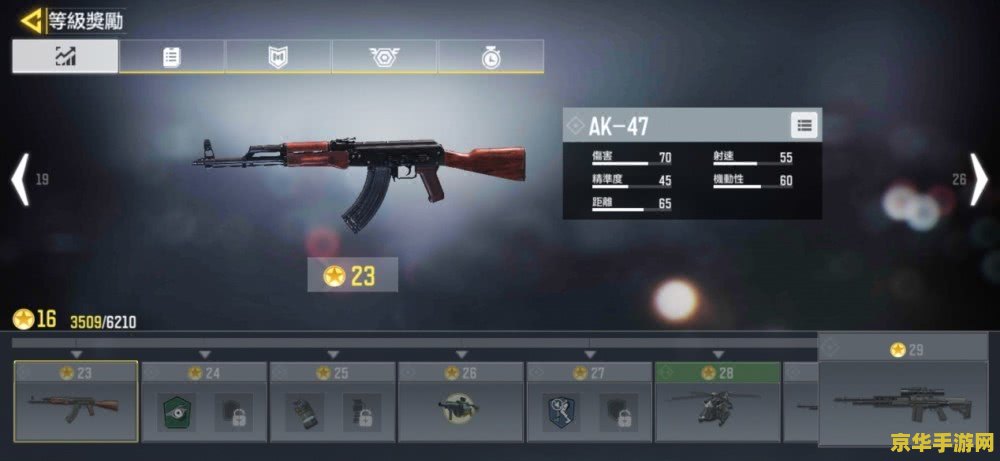The image size is (1000, 461).
Task: Open the document list tab
Action: (x=172, y=57)
